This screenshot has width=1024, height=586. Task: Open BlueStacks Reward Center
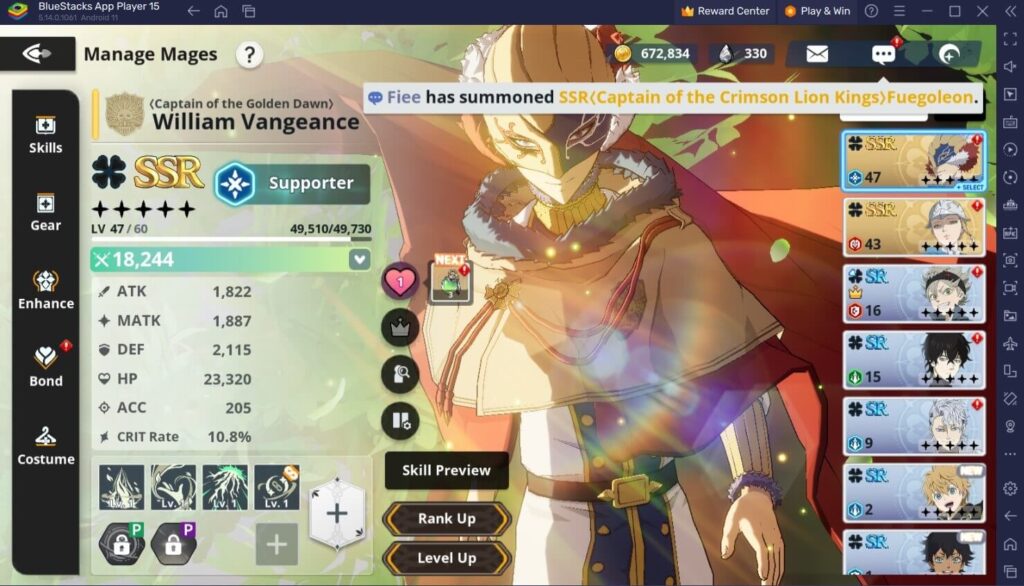coord(725,11)
